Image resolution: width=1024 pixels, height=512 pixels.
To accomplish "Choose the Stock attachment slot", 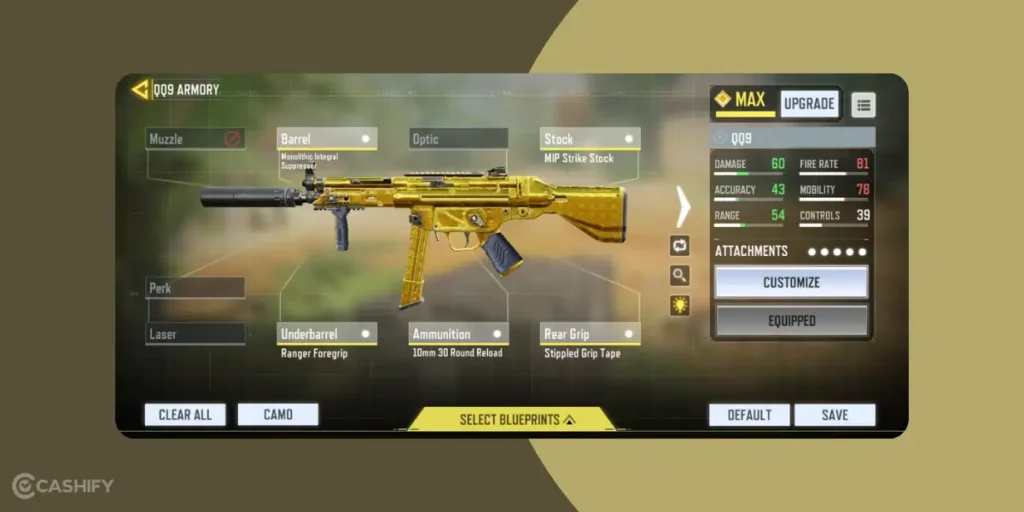I will click(x=590, y=139).
